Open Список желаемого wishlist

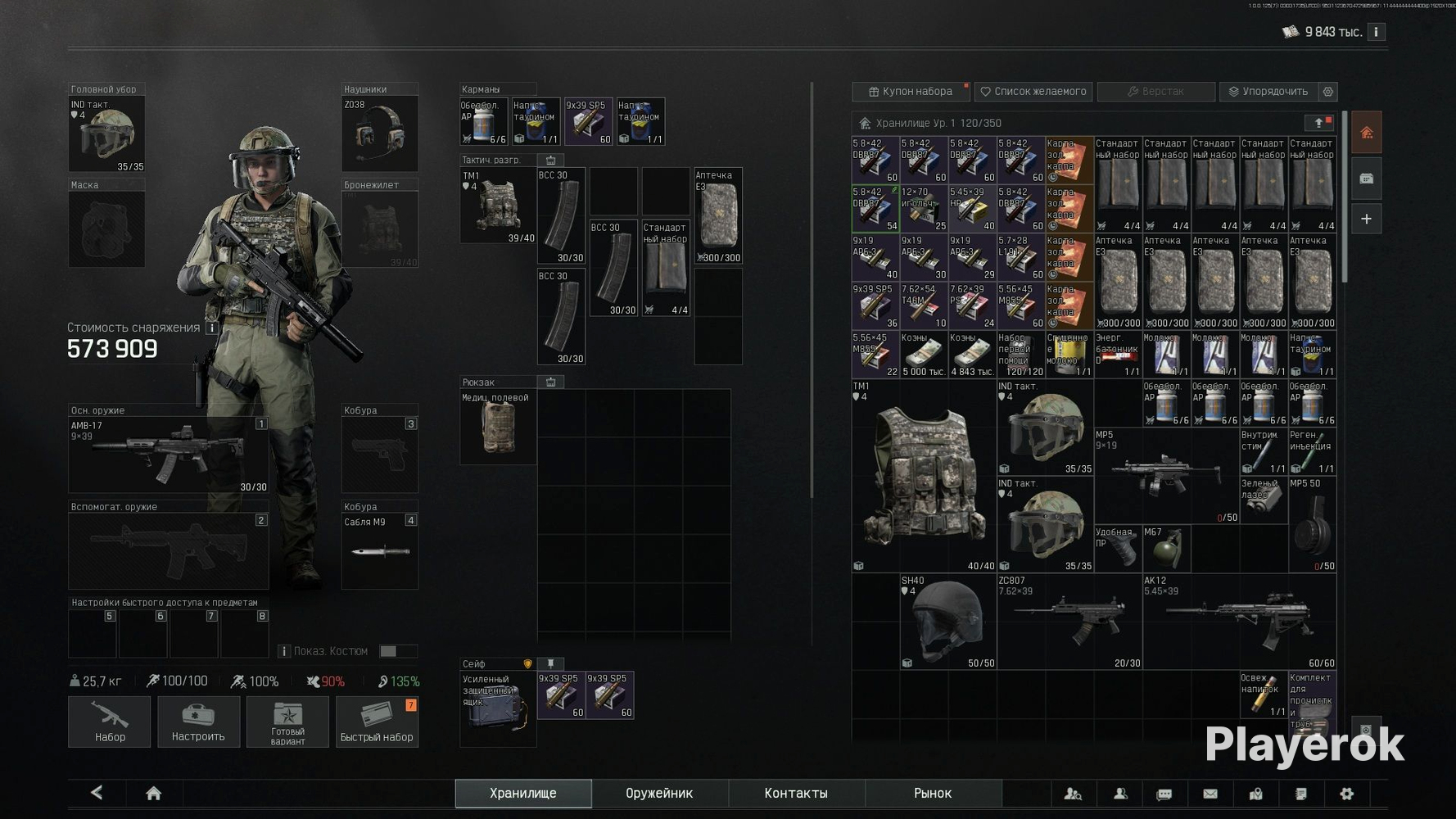pyautogui.click(x=1033, y=92)
